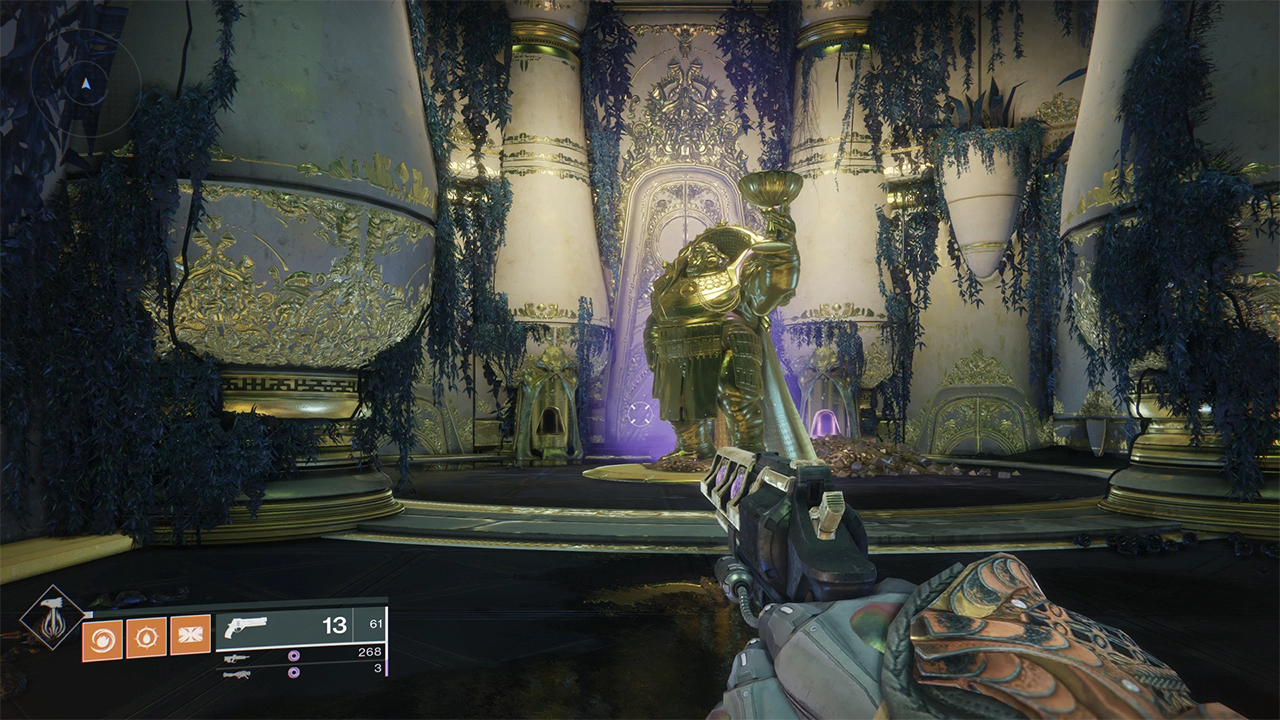Viewport: 1280px width, 720px height.
Task: Activate the super ability diamond icon
Action: (50, 617)
